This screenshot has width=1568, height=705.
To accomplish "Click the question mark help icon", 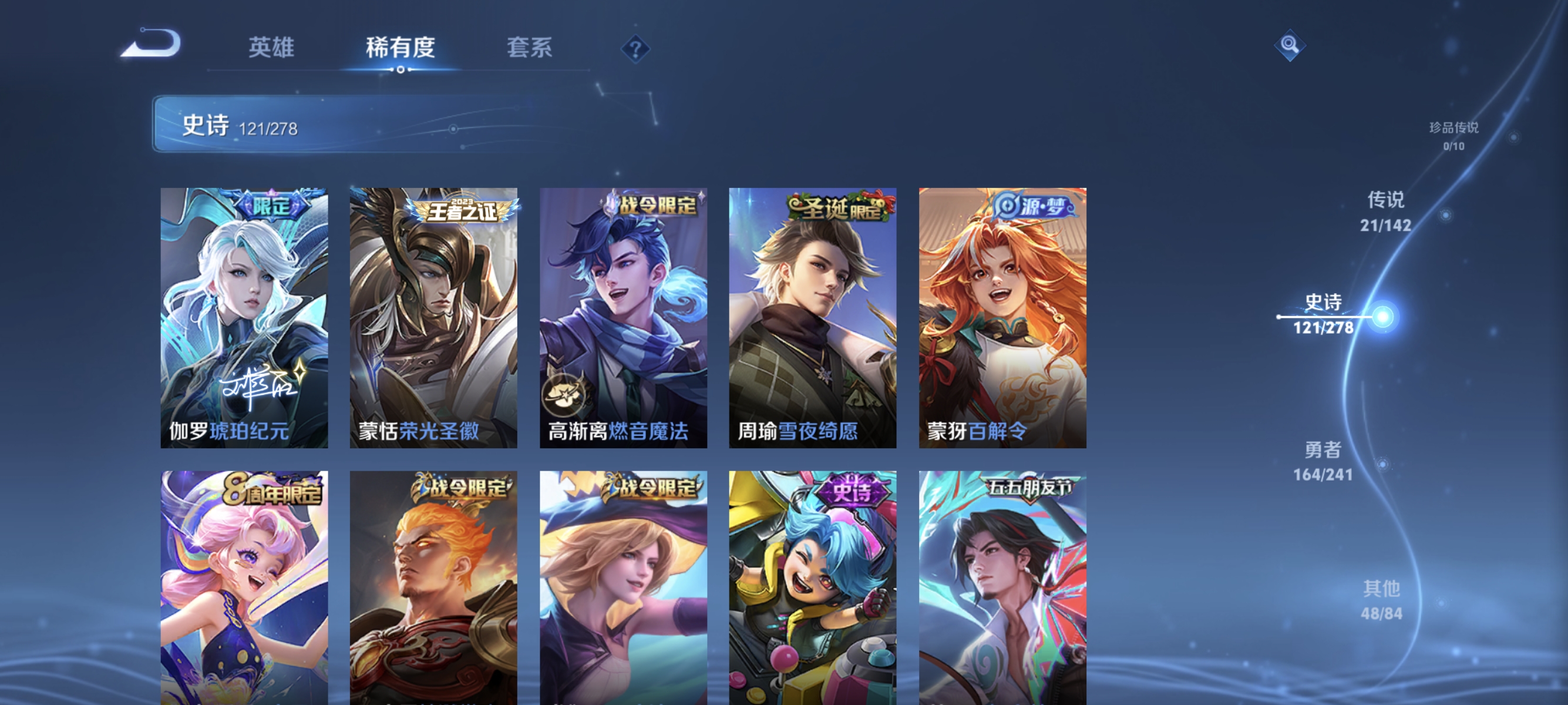I will click(x=635, y=48).
